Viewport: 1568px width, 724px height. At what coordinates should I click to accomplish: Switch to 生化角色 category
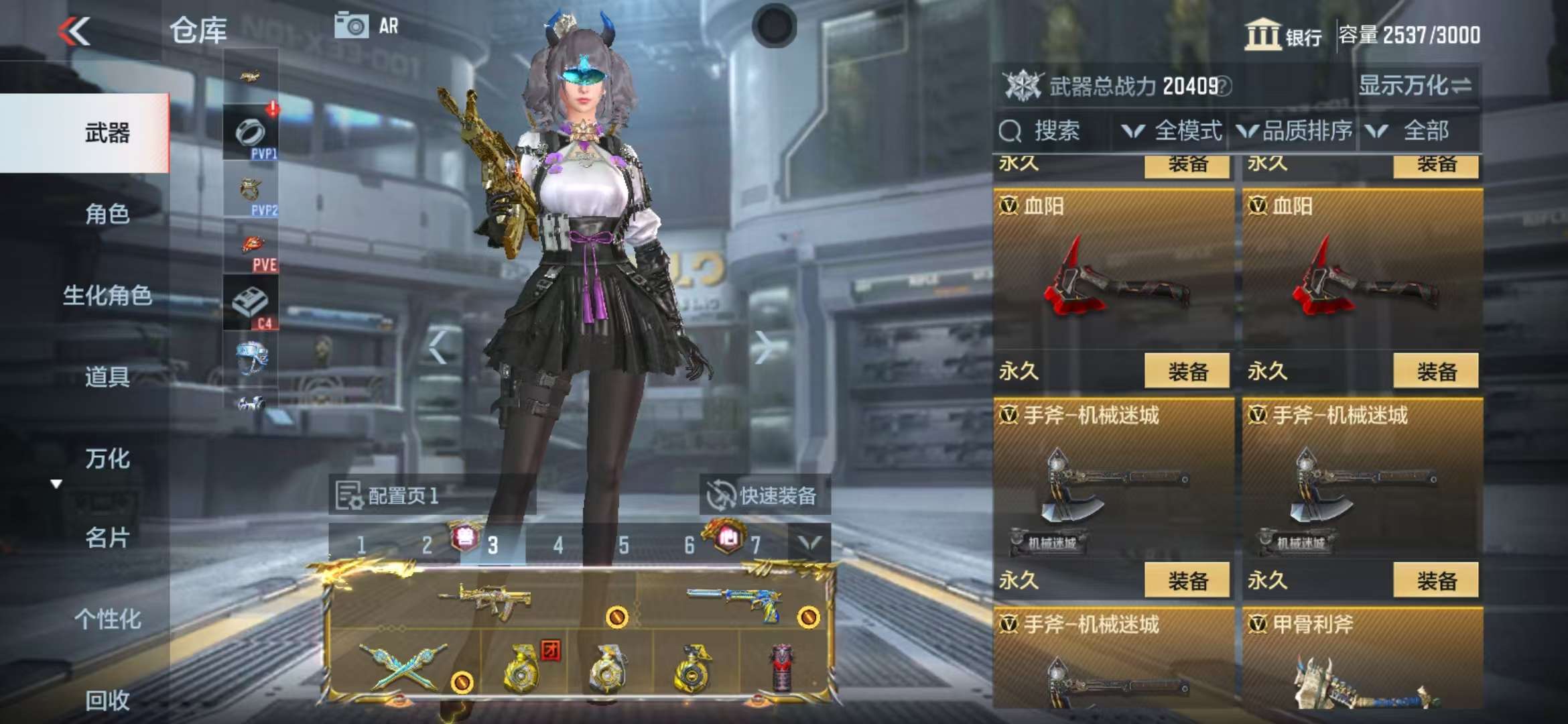[x=107, y=295]
